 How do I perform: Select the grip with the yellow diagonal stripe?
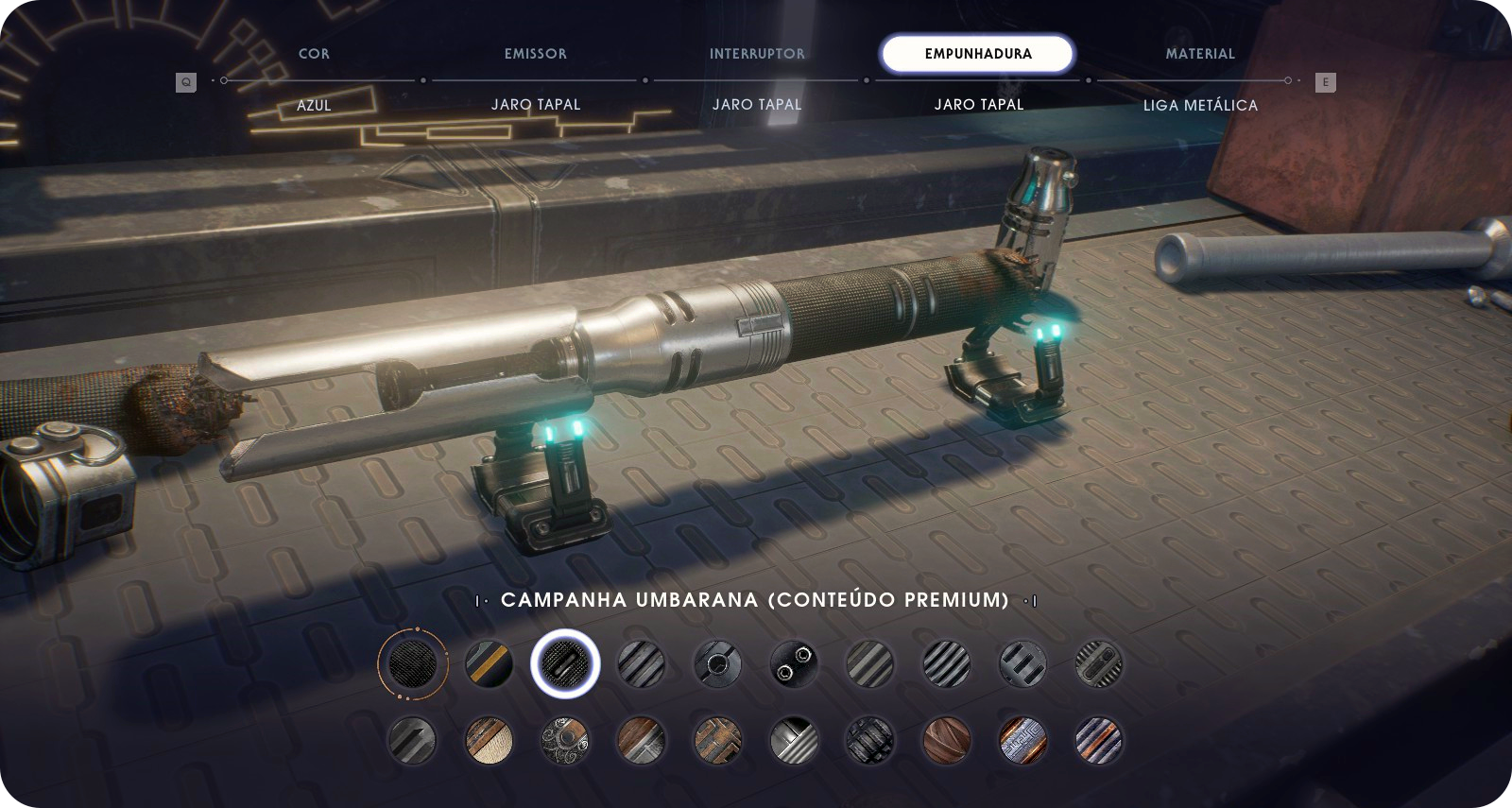click(490, 663)
